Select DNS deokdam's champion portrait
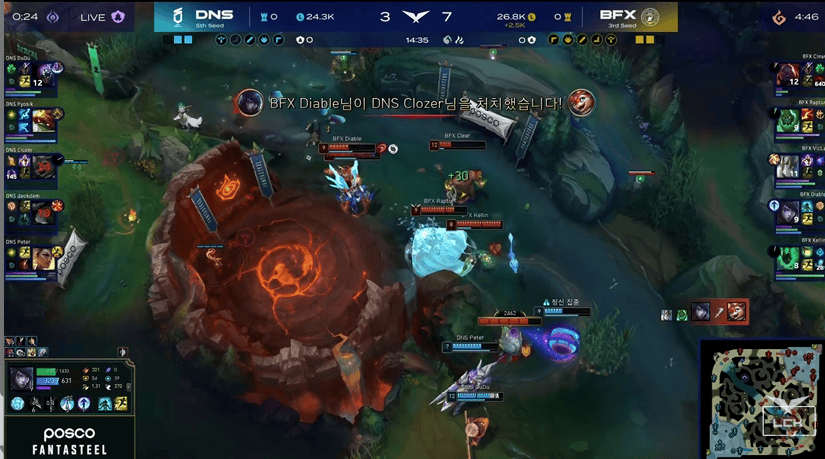Viewport: 825px width, 459px height. click(x=43, y=212)
